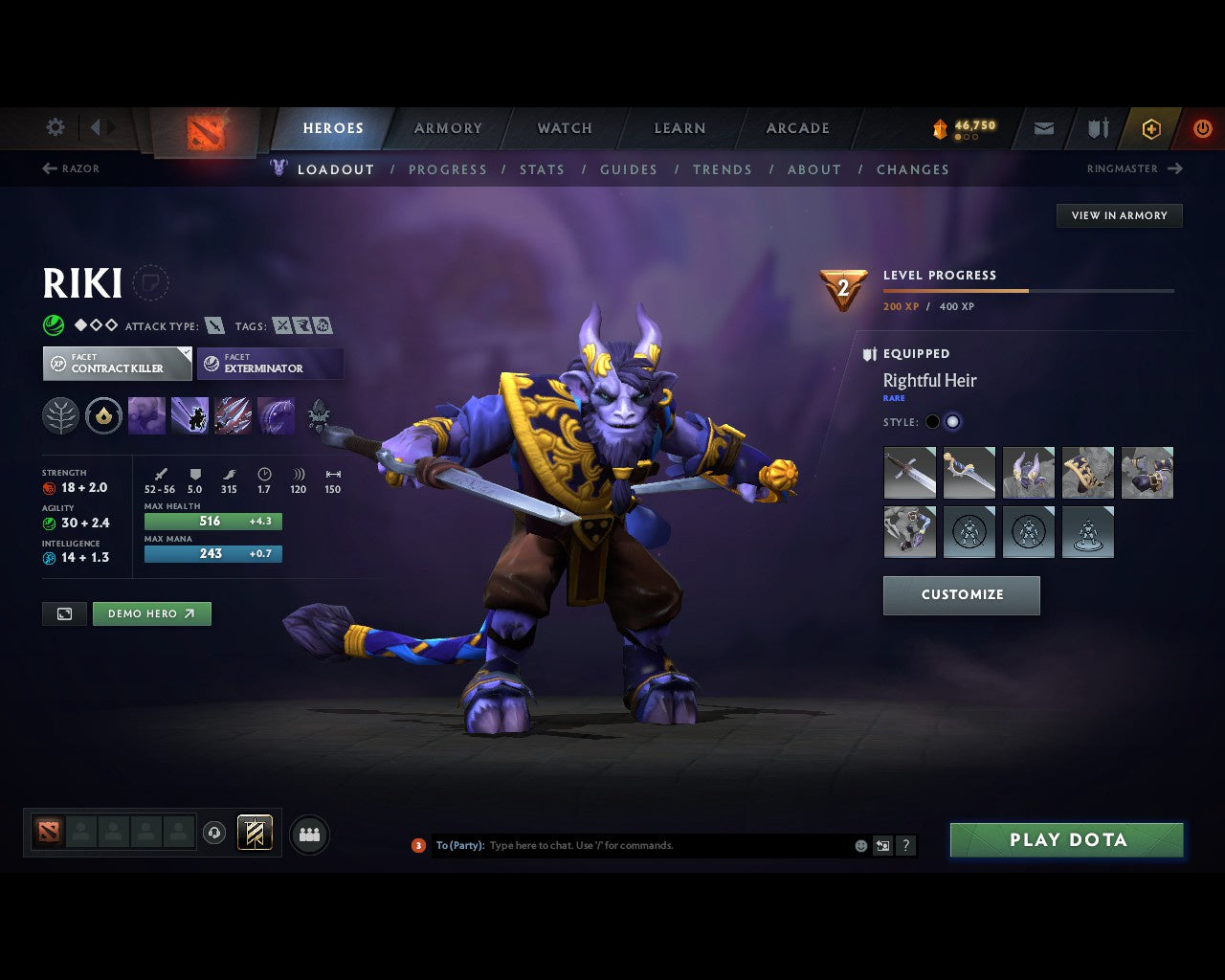Click the settings gear icon
Screen dimensions: 1225x980
[55, 127]
